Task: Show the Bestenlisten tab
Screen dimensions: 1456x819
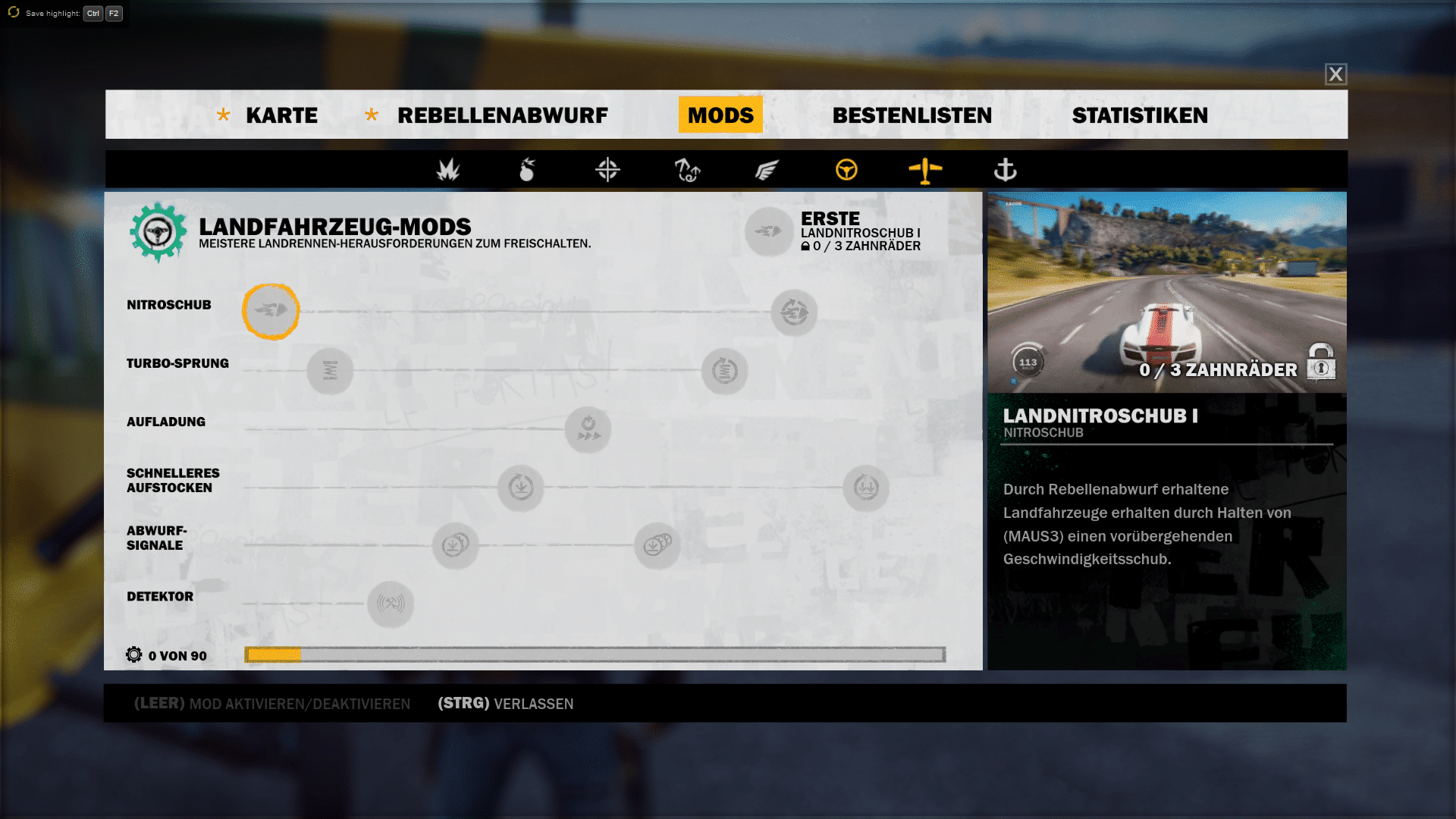Action: tap(912, 115)
